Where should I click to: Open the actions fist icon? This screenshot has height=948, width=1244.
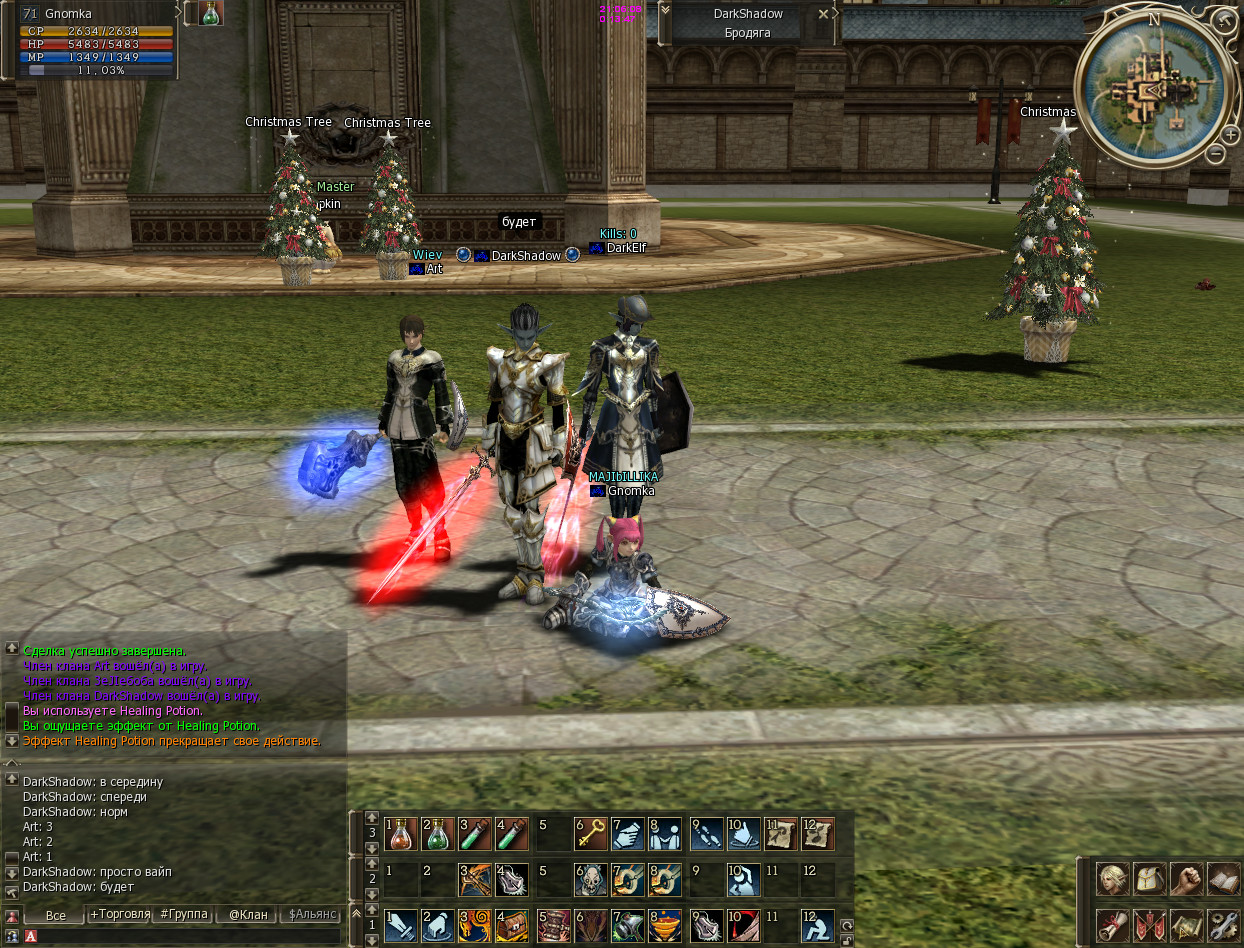[1186, 880]
